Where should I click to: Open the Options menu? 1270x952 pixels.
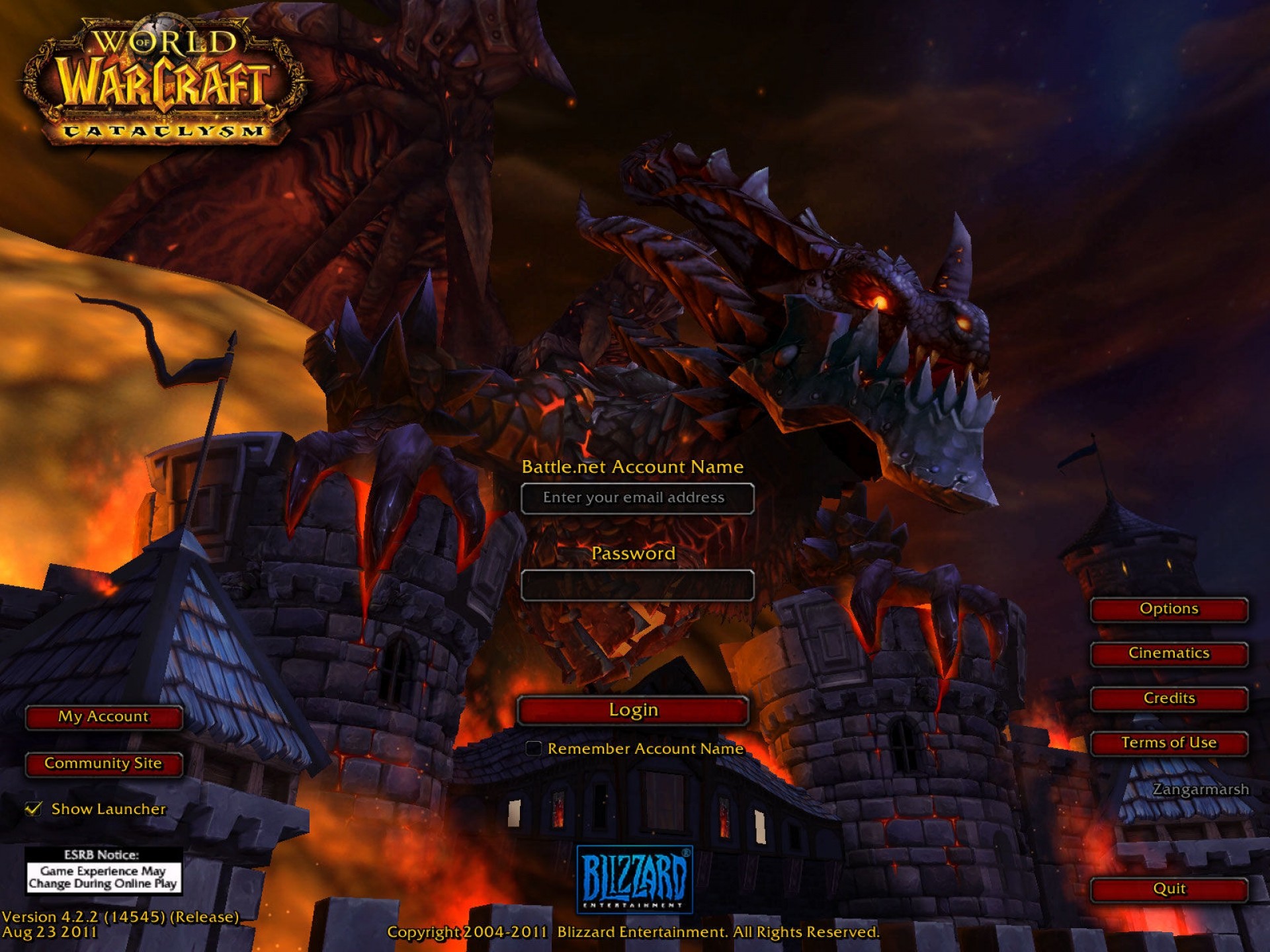[1169, 610]
